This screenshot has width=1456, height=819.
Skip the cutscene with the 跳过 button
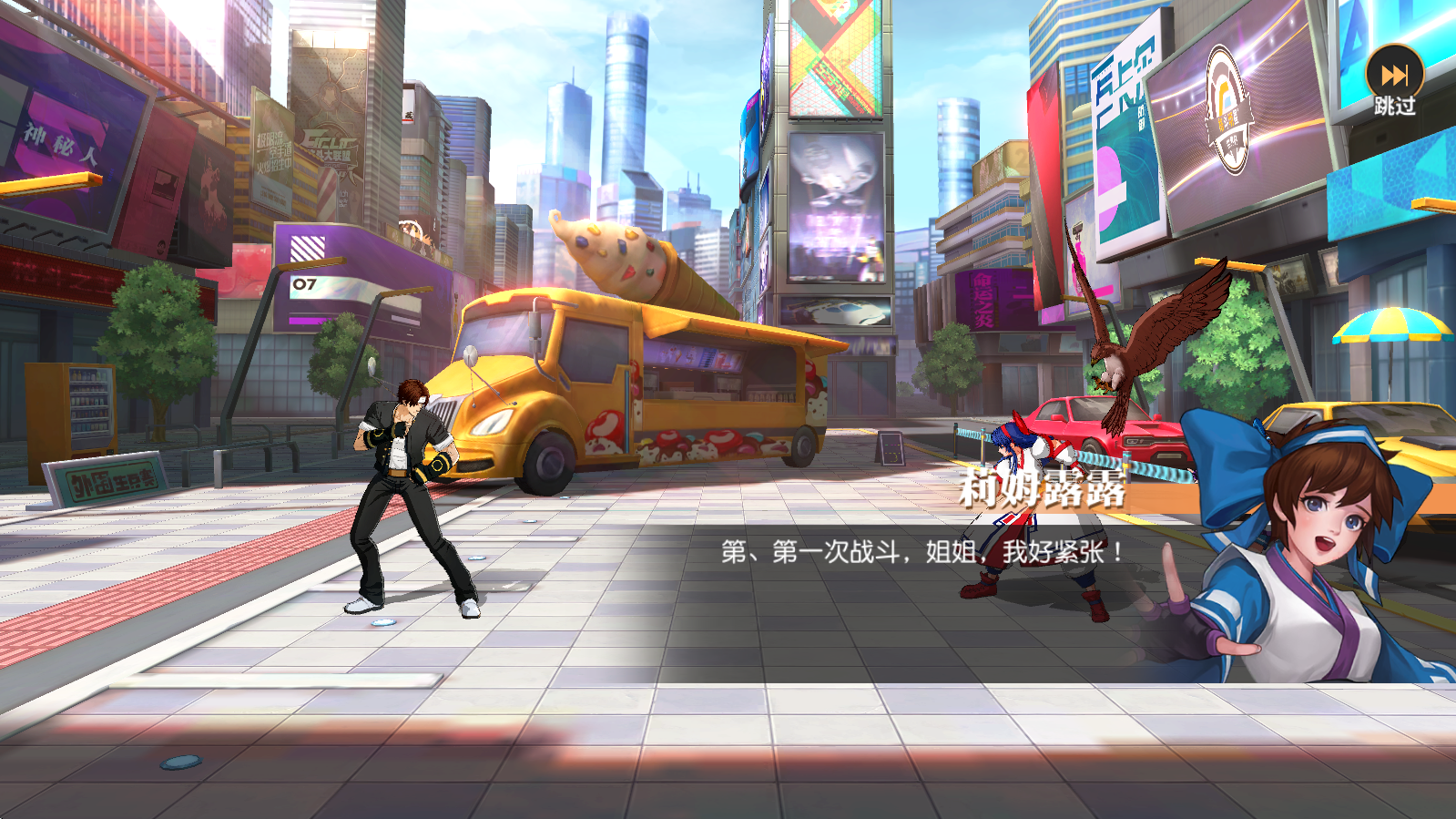tap(1394, 80)
